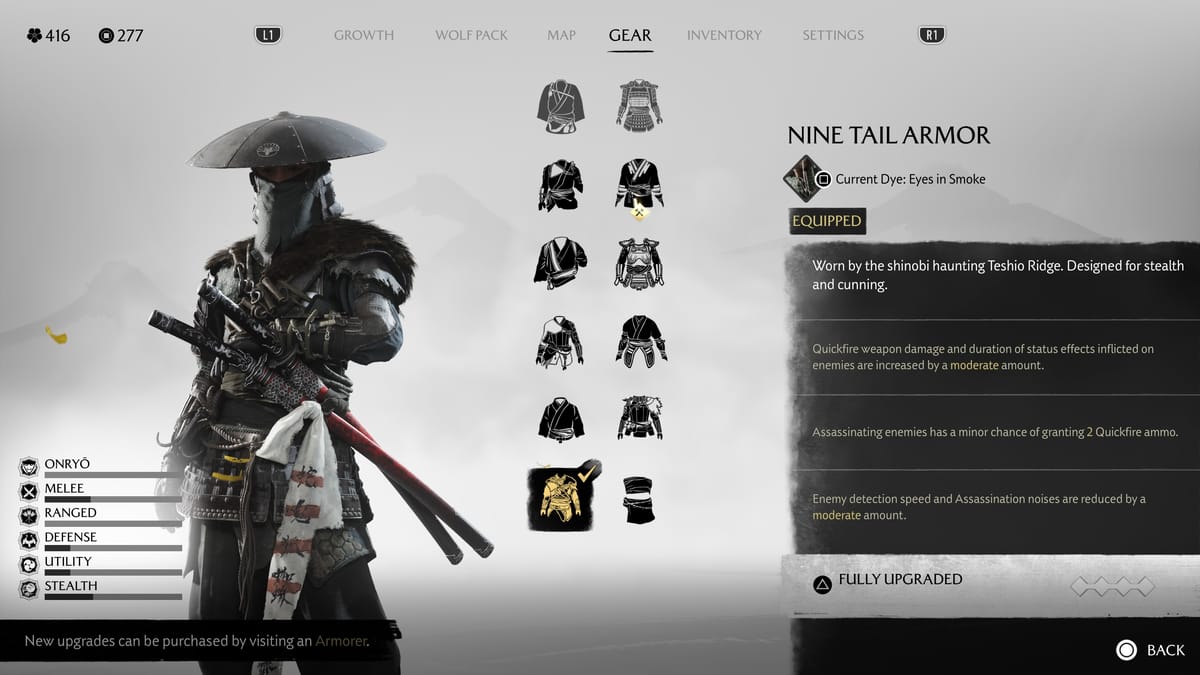Image resolution: width=1200 pixels, height=675 pixels.
Task: Open the Wolf Pack tab
Action: tap(471, 35)
